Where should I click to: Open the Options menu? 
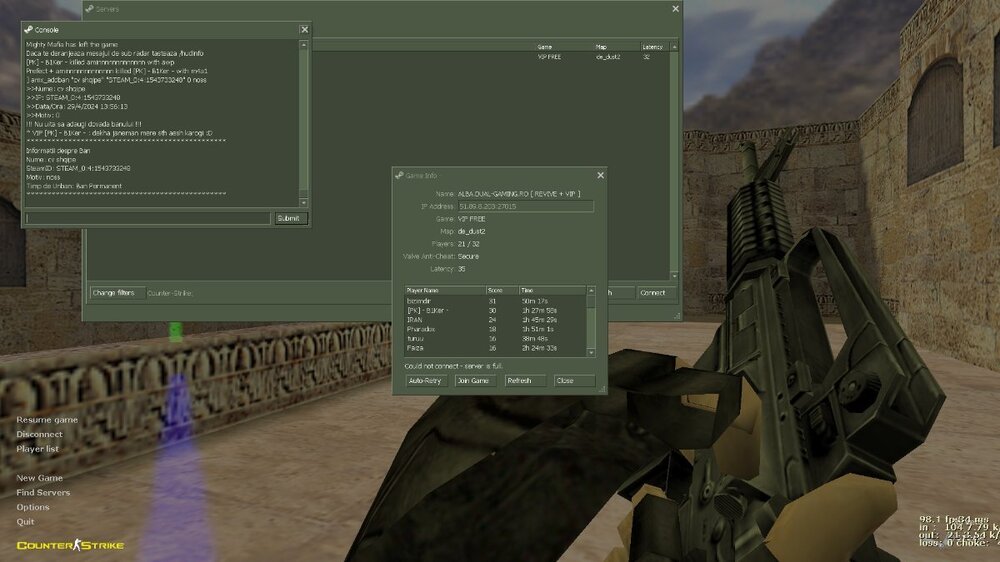click(x=33, y=507)
